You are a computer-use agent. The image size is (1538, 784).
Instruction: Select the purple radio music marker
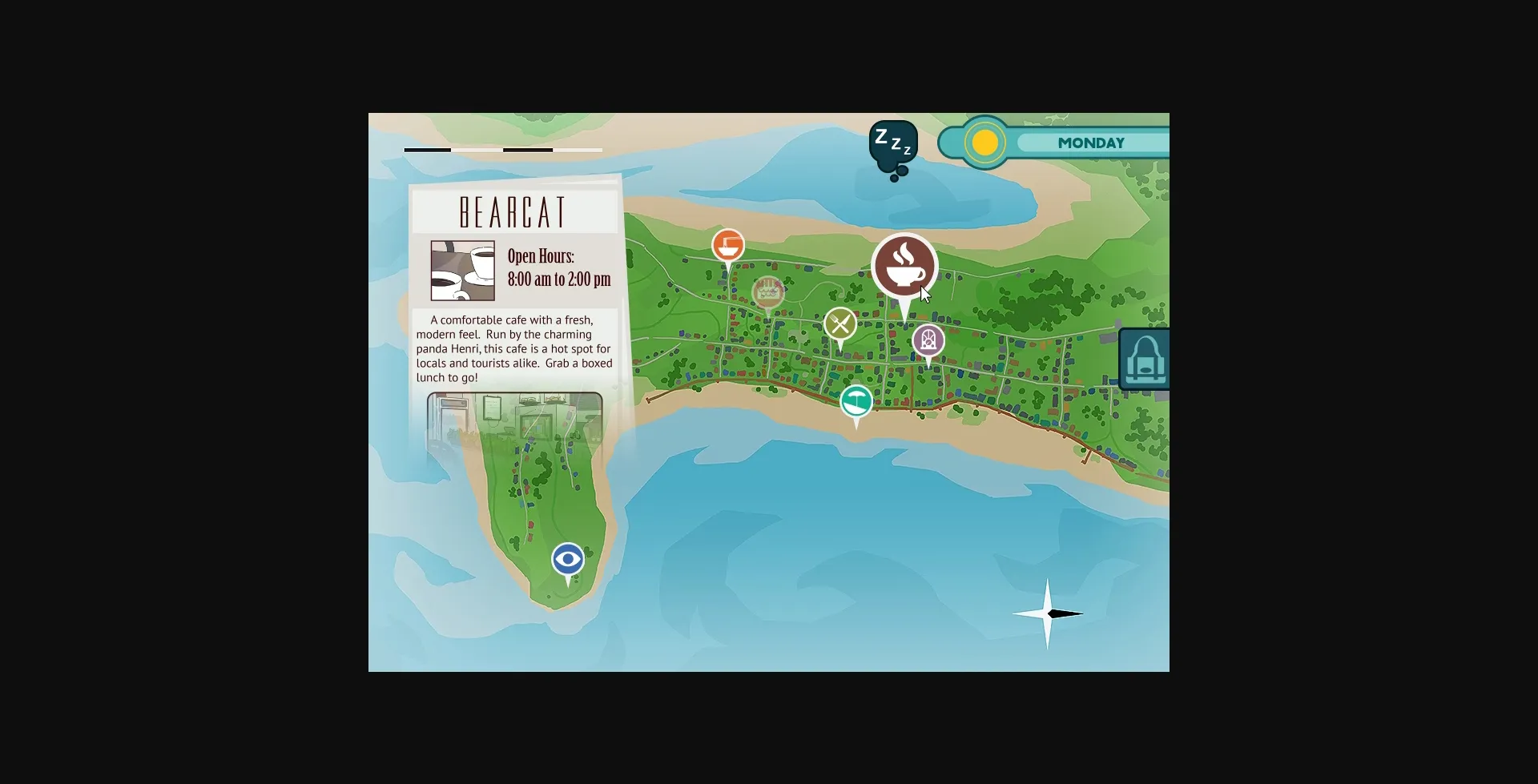click(928, 340)
